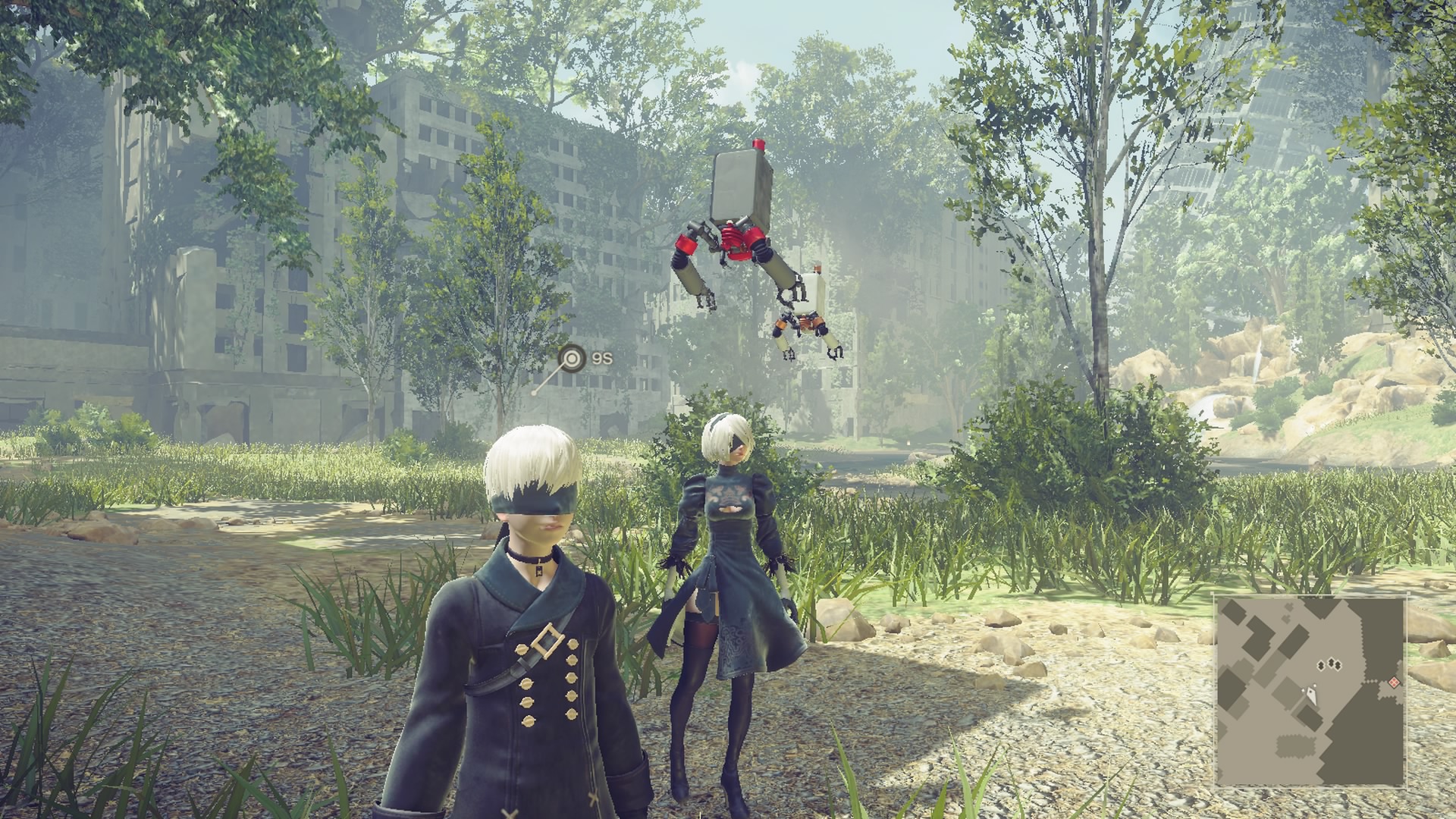The width and height of the screenshot is (1456, 819).
Task: Select the black diamond markers on minimap
Action: [x=1330, y=665]
